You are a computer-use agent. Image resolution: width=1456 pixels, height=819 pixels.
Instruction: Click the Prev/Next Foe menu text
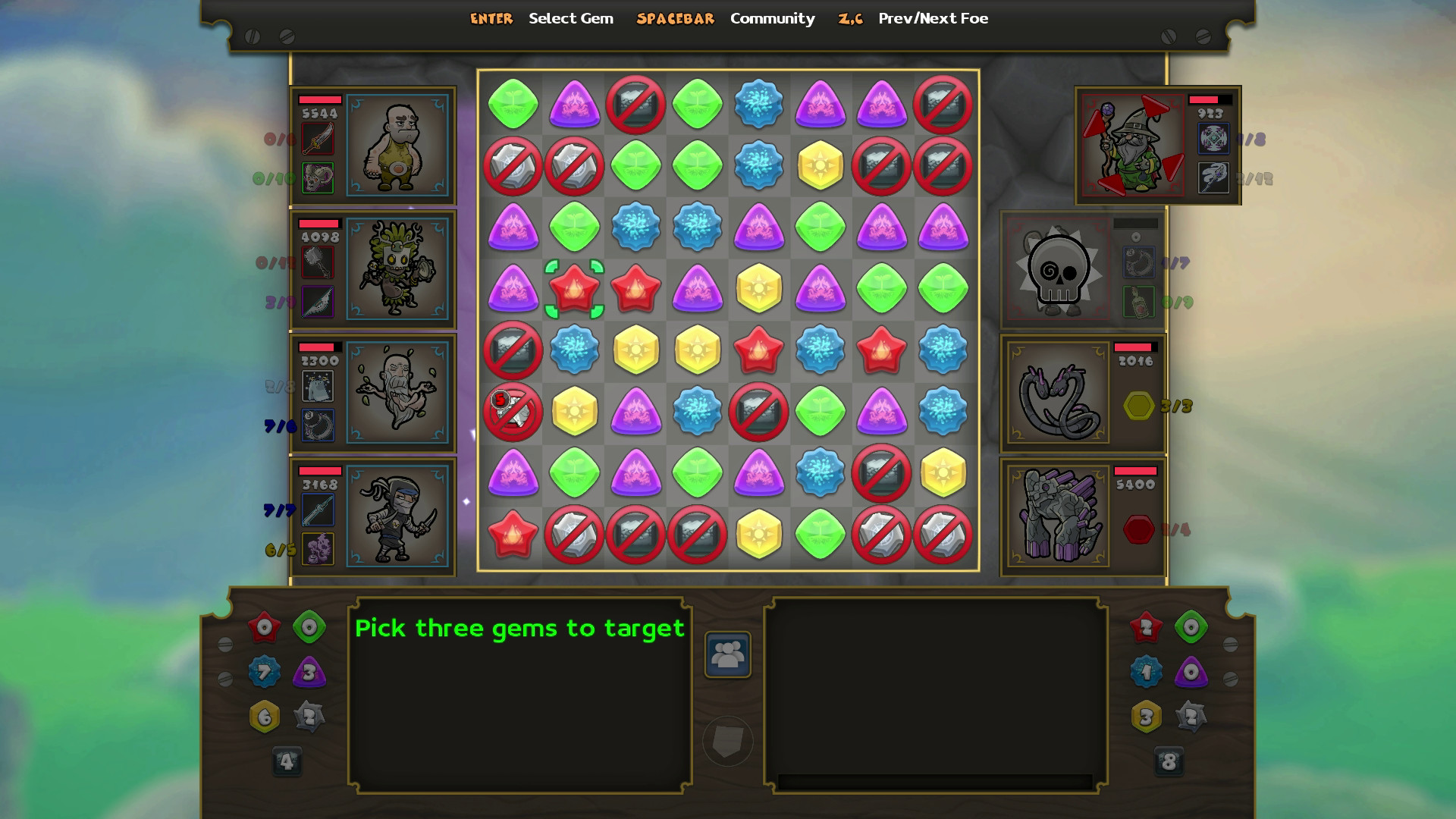932,18
